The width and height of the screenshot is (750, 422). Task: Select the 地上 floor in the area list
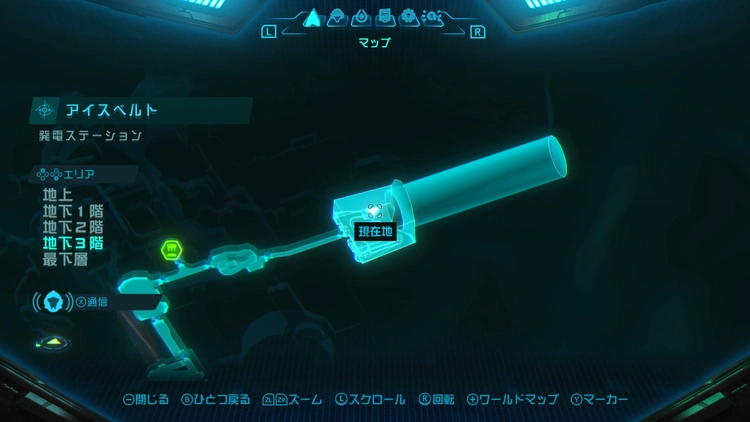(58, 195)
